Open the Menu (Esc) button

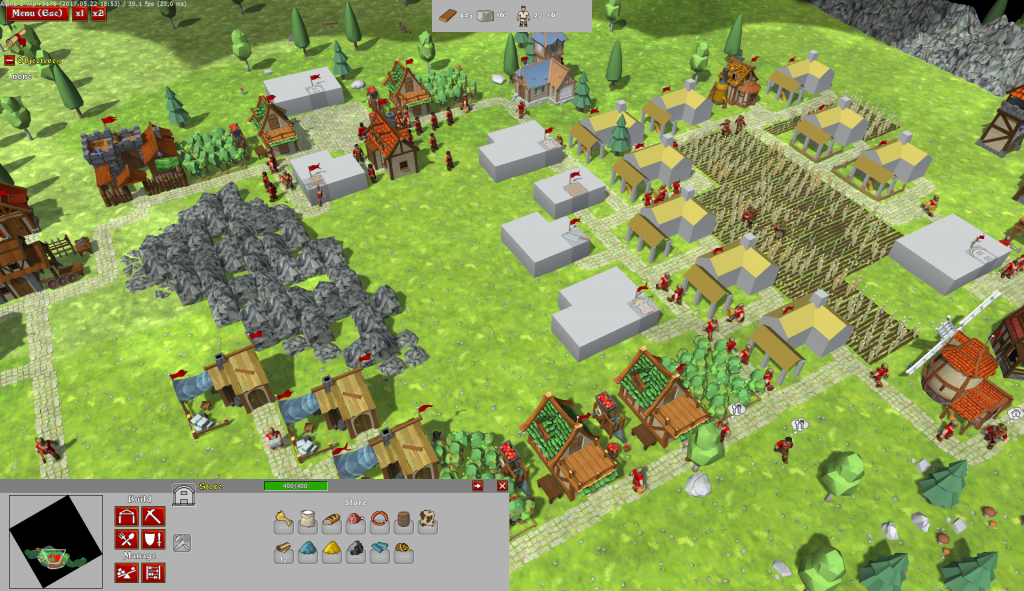[x=35, y=14]
